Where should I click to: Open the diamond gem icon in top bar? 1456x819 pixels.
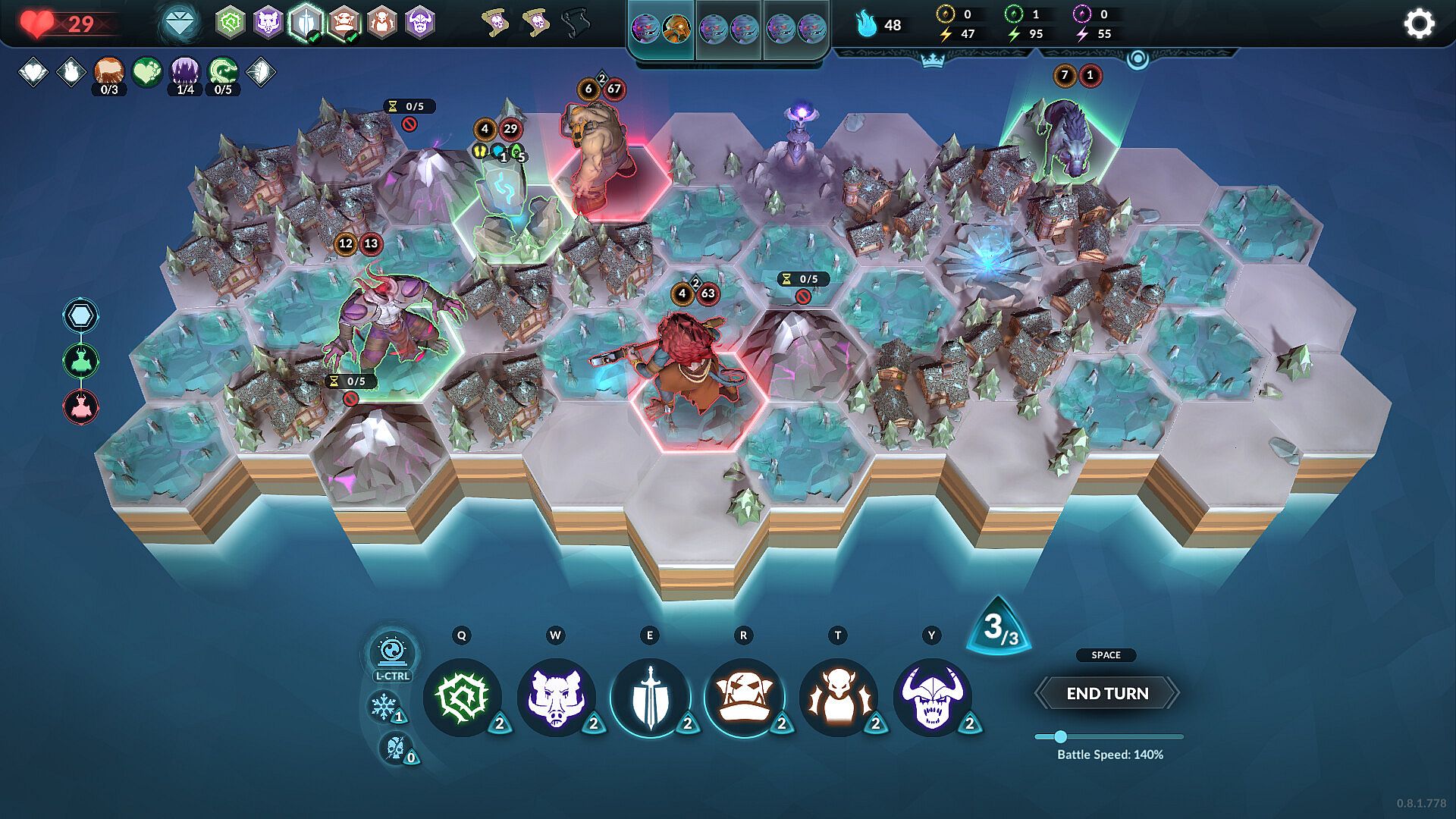click(180, 24)
